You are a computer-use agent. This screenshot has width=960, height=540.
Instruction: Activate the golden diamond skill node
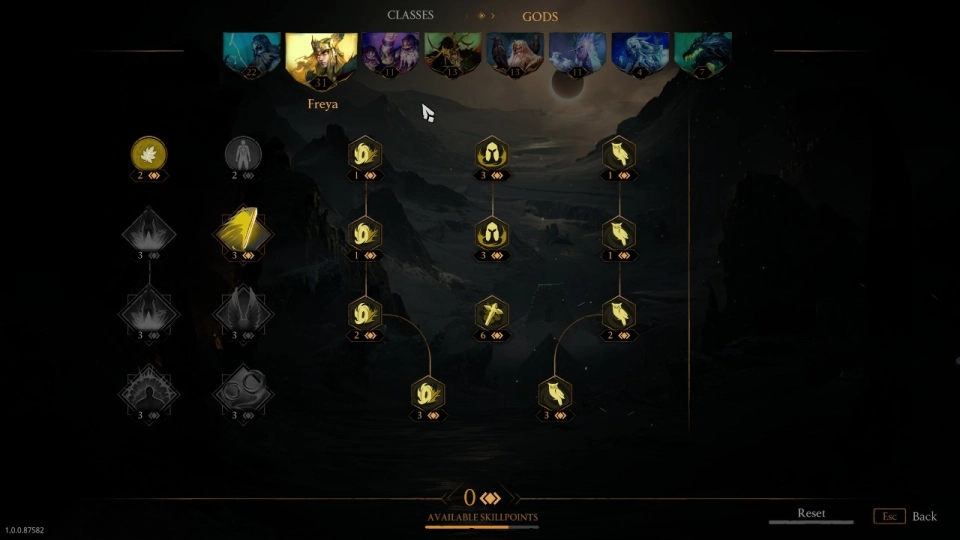pyautogui.click(x=243, y=232)
